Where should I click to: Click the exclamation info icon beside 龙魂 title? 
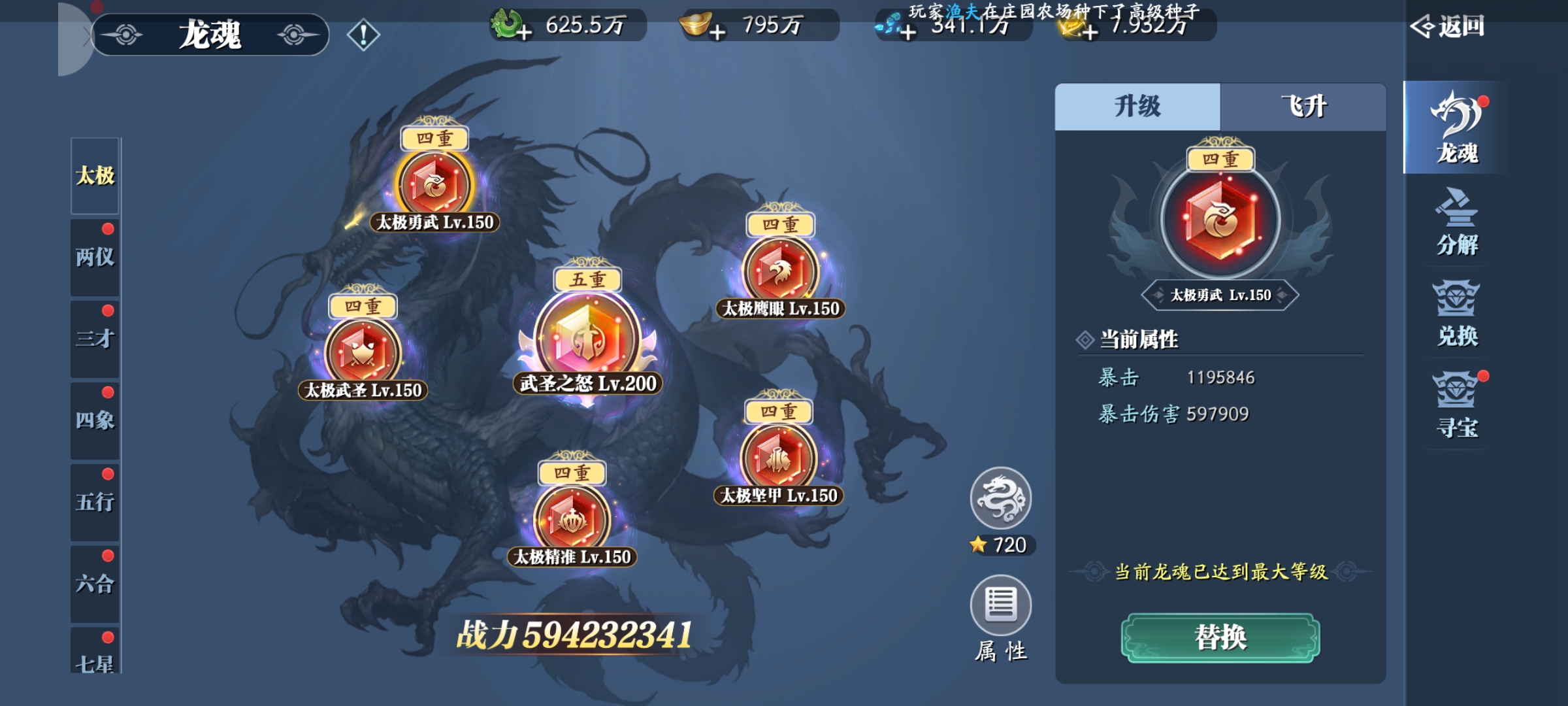point(363,35)
